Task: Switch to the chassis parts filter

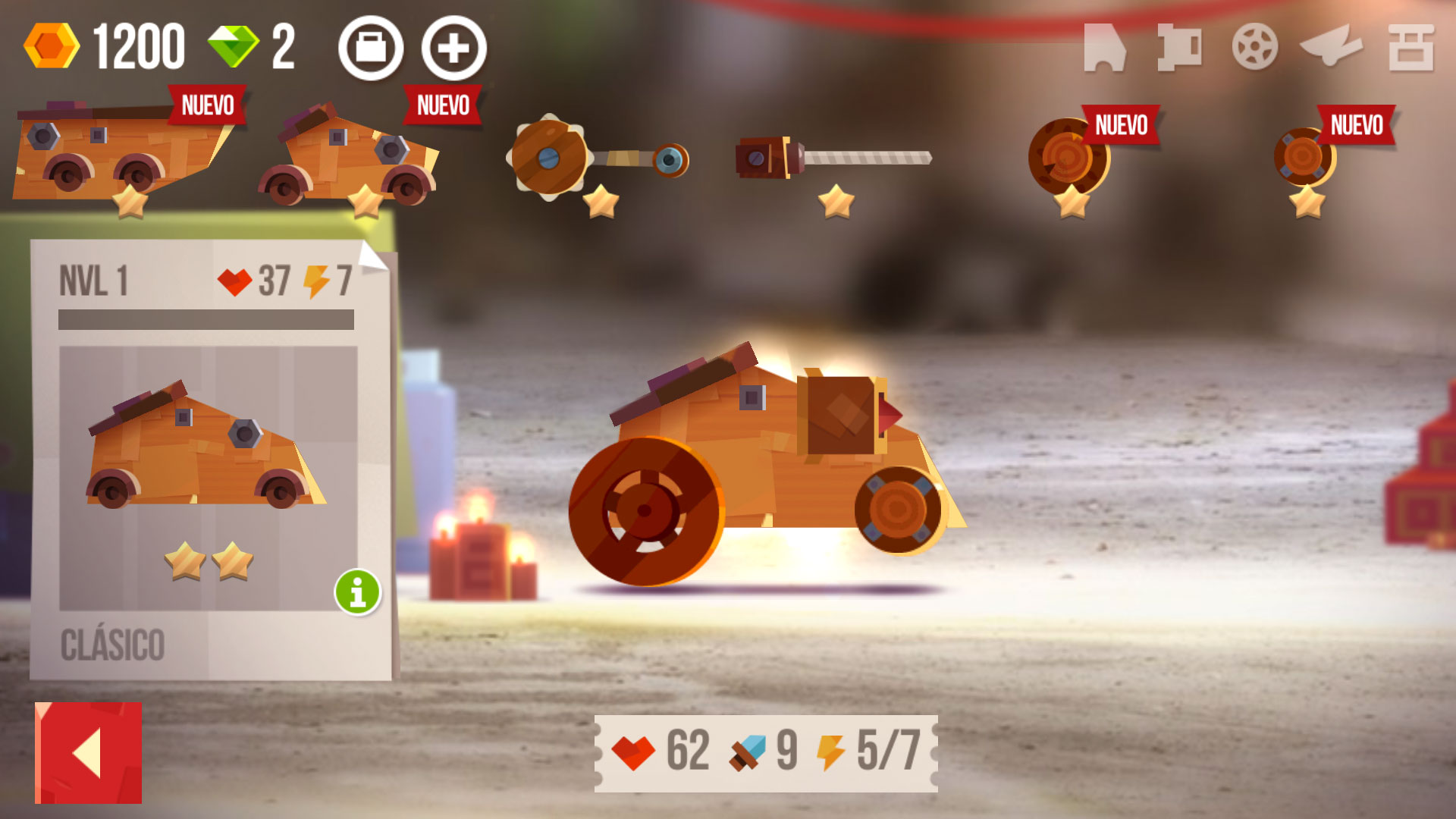Action: [1104, 47]
